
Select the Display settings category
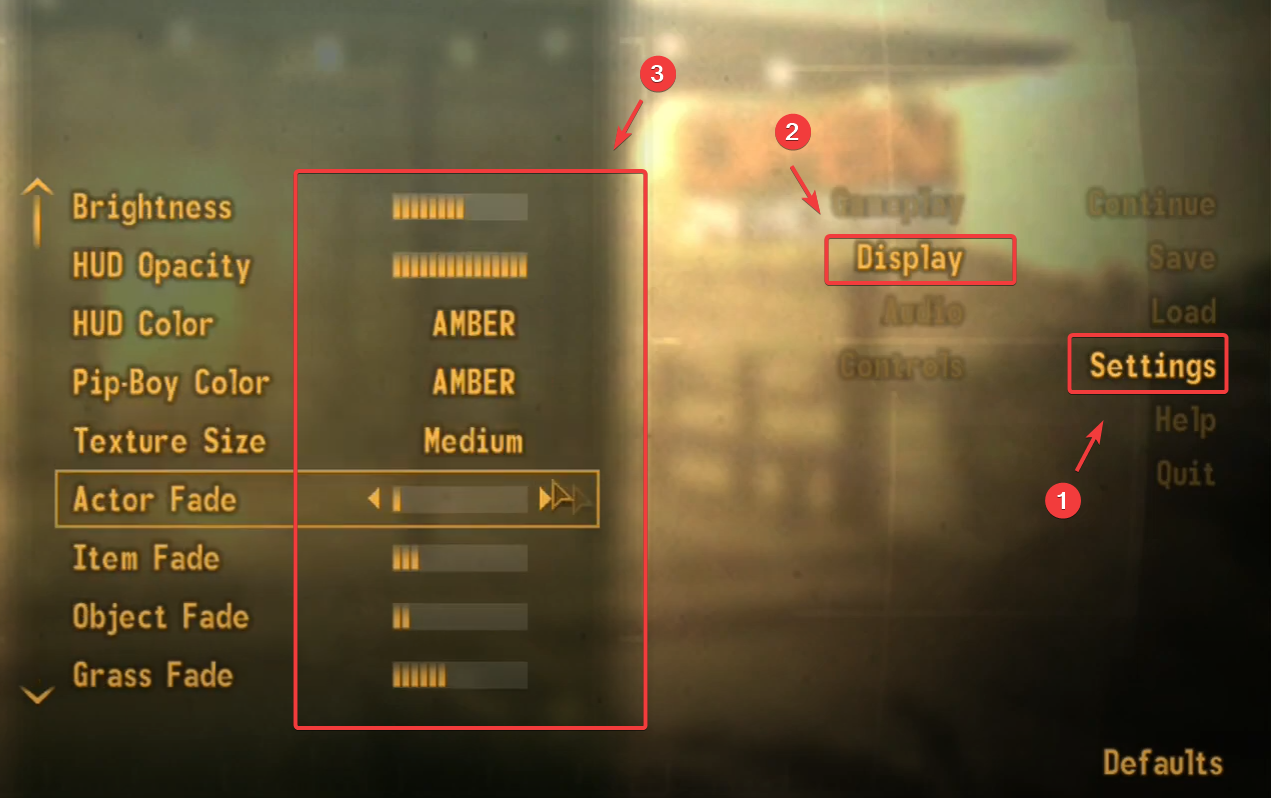tap(909, 259)
